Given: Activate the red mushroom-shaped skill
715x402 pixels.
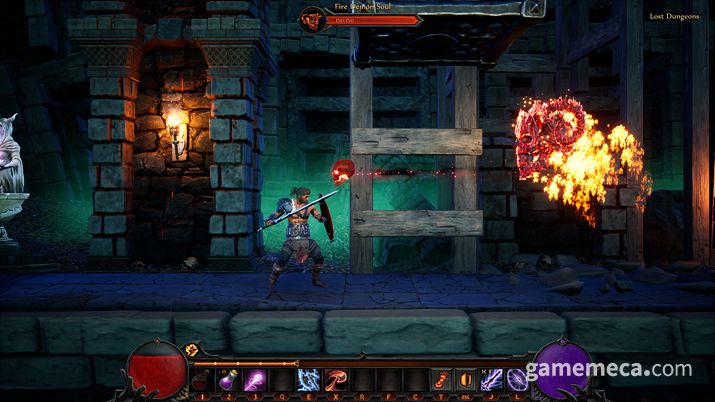Looking at the screenshot, I should (x=335, y=380).
